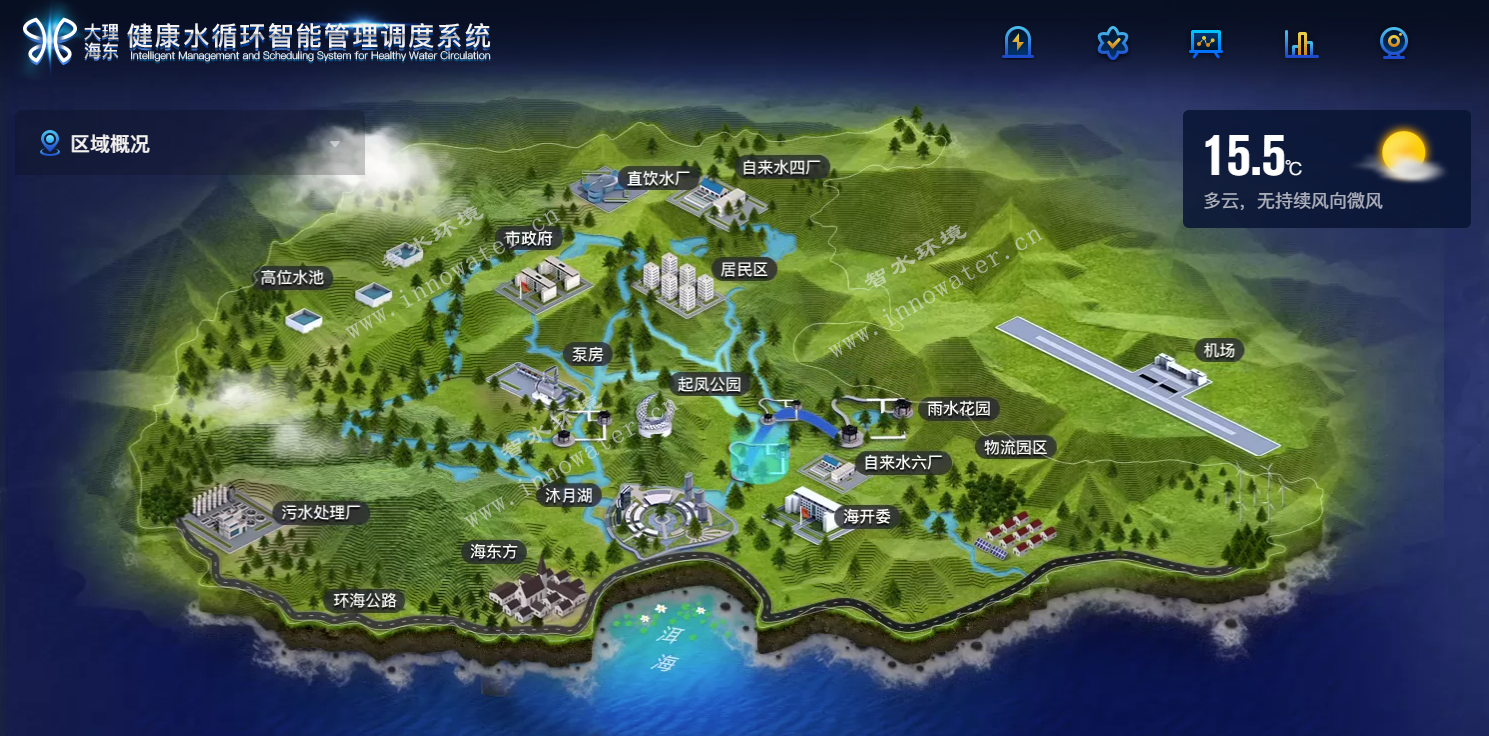Select the 沐月湖 map label
This screenshot has height=736, width=1489.
tap(568, 495)
